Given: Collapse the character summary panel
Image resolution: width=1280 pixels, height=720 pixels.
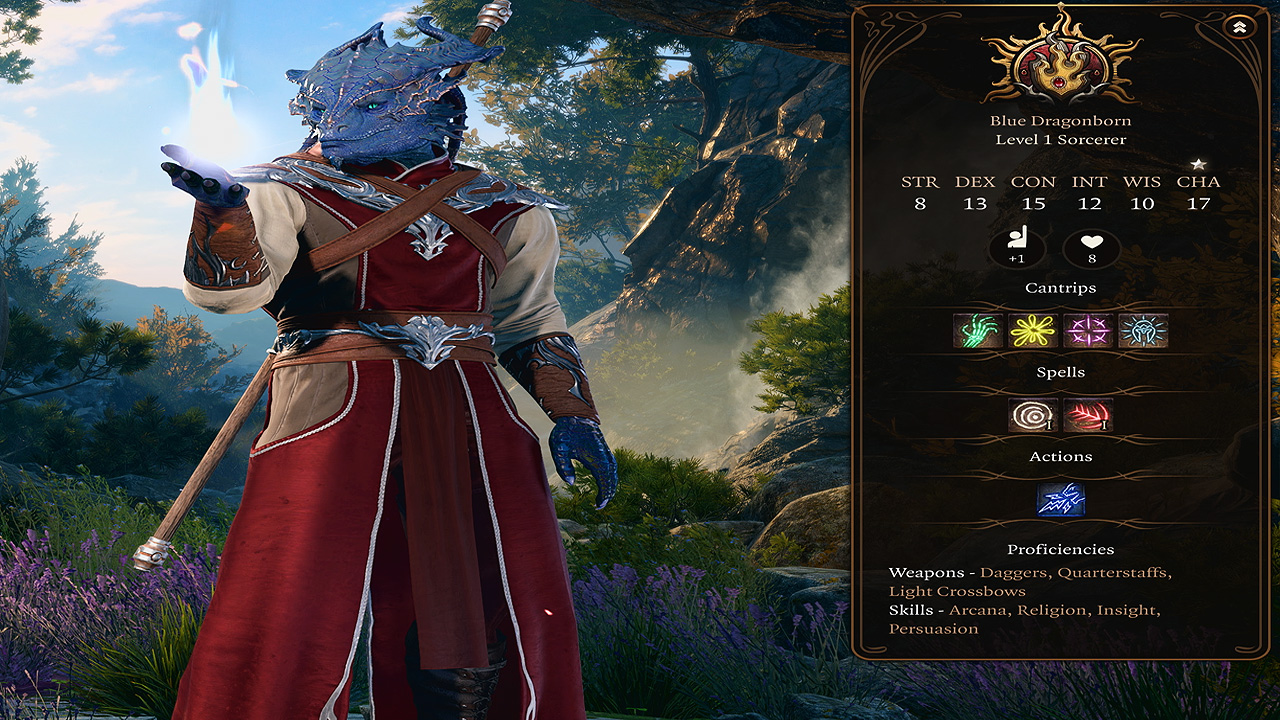Looking at the screenshot, I should 1239,28.
